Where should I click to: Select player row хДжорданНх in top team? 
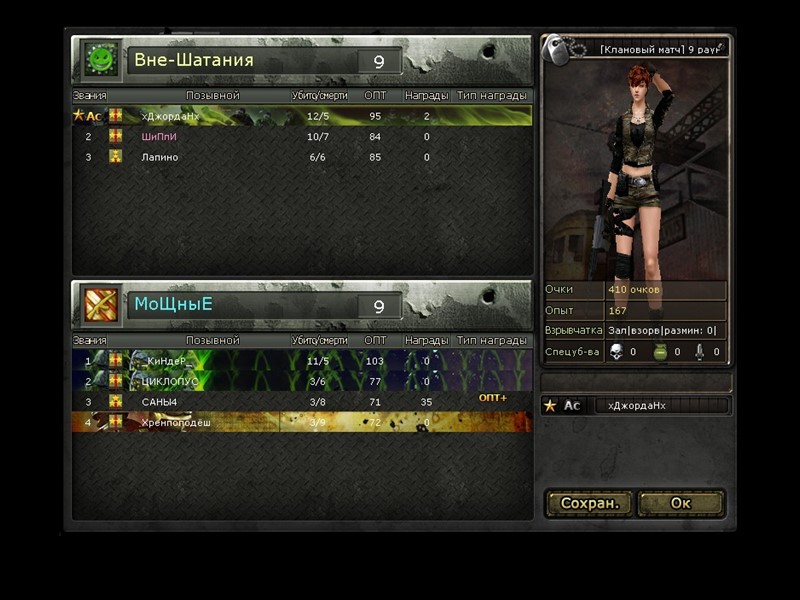click(x=300, y=116)
